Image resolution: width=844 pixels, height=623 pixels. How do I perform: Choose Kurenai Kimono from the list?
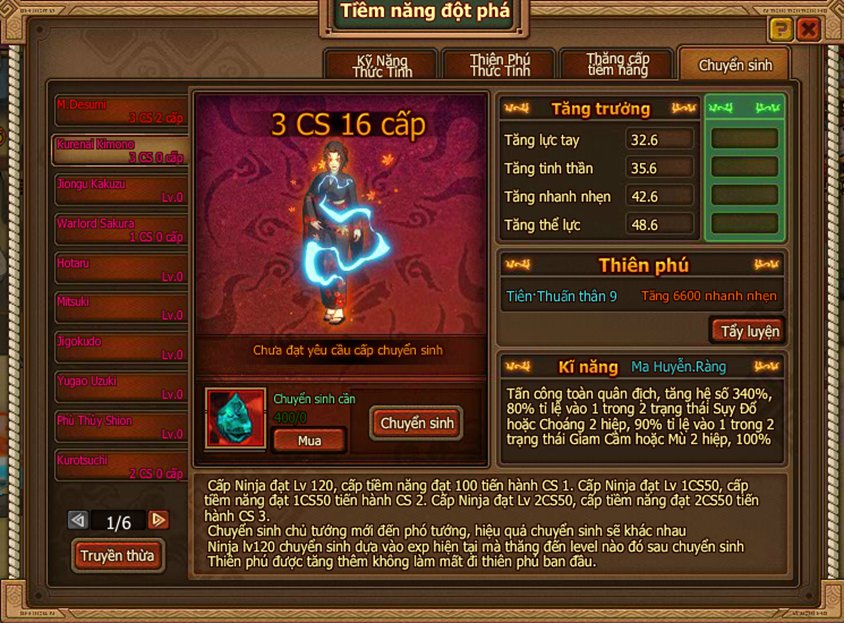click(121, 150)
